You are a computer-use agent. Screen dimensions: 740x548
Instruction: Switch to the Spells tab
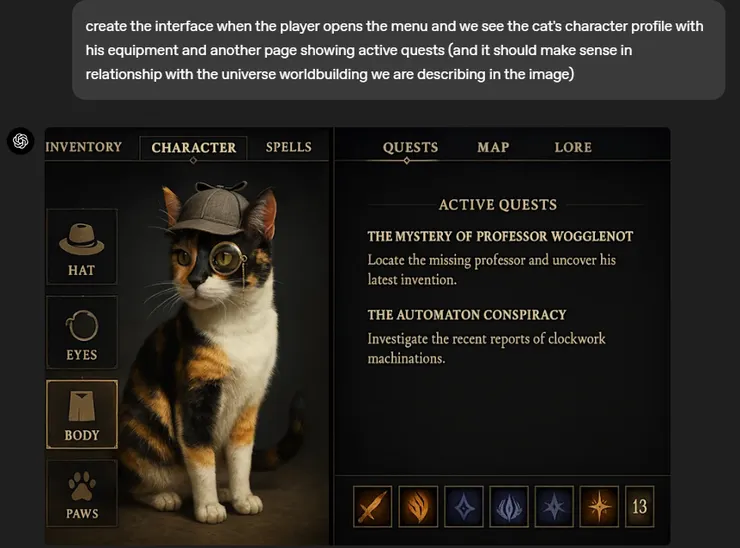[289, 147]
